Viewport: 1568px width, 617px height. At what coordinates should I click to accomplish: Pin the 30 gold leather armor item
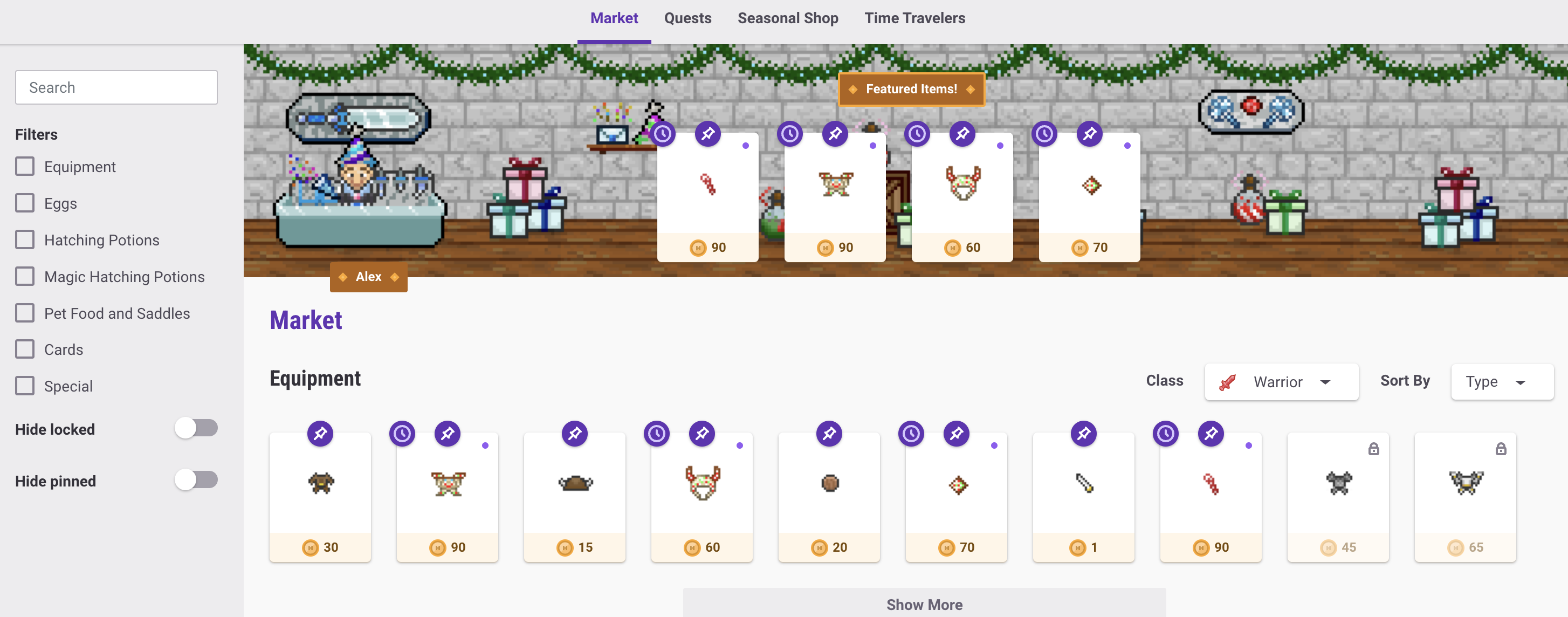pyautogui.click(x=320, y=433)
